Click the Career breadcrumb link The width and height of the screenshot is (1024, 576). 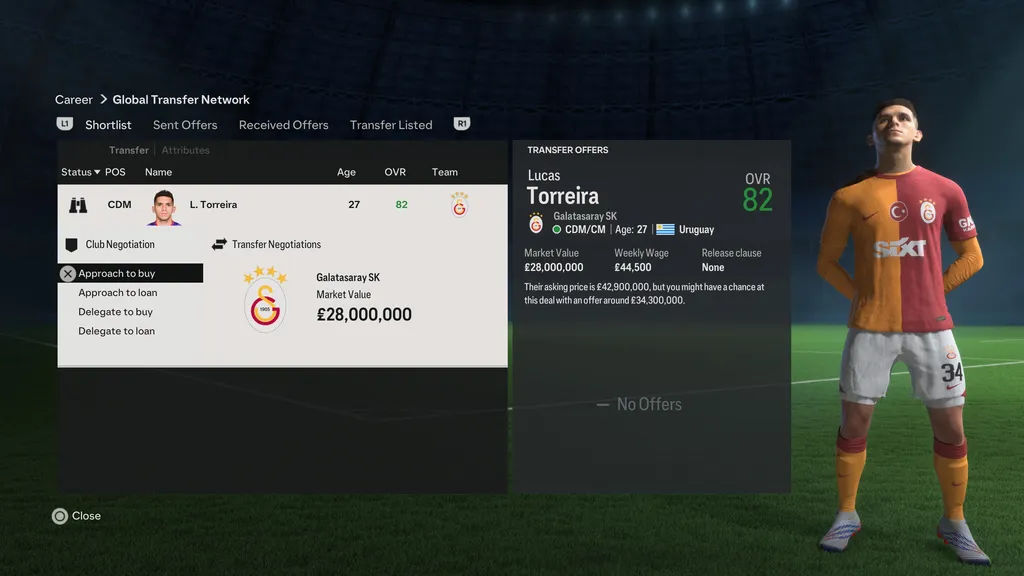(74, 100)
